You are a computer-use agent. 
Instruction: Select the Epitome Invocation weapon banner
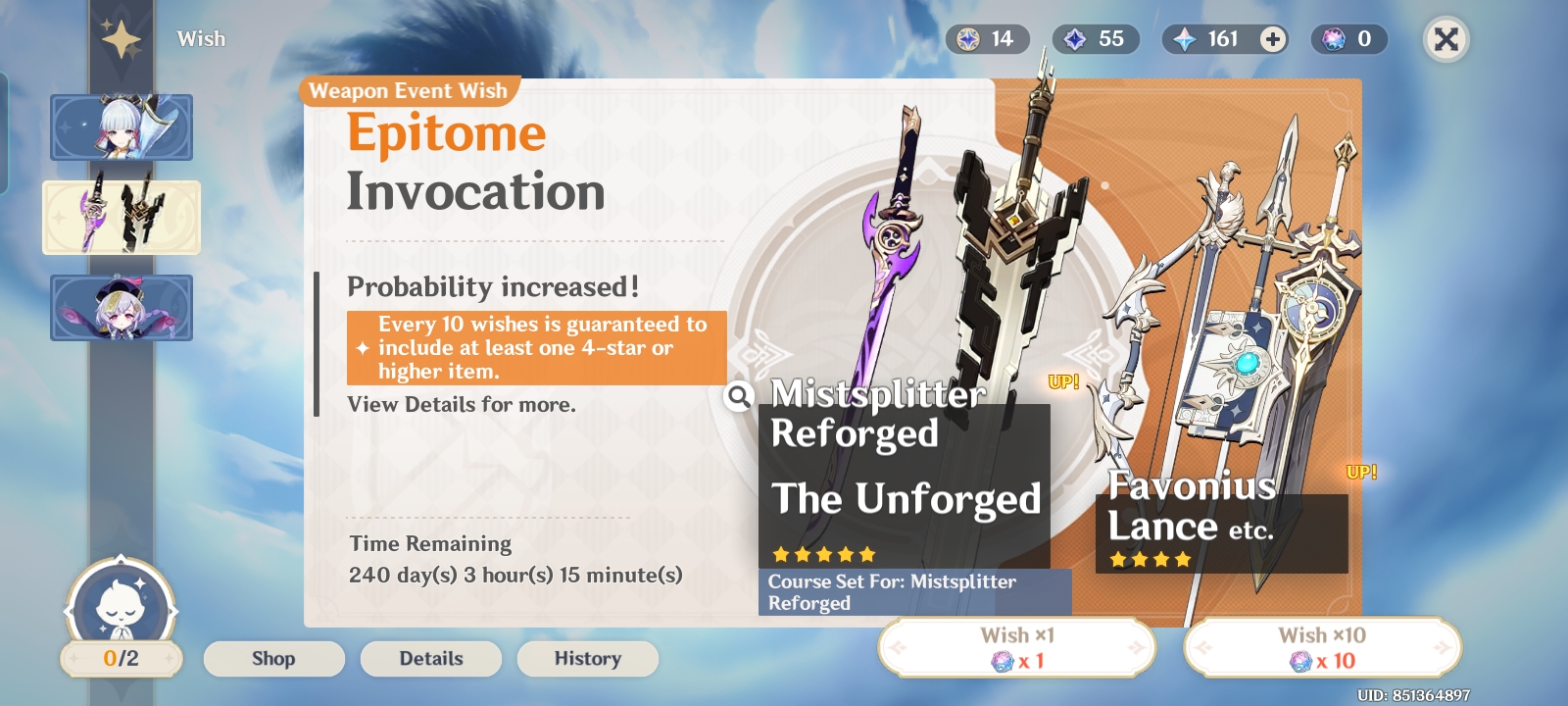click(x=121, y=218)
